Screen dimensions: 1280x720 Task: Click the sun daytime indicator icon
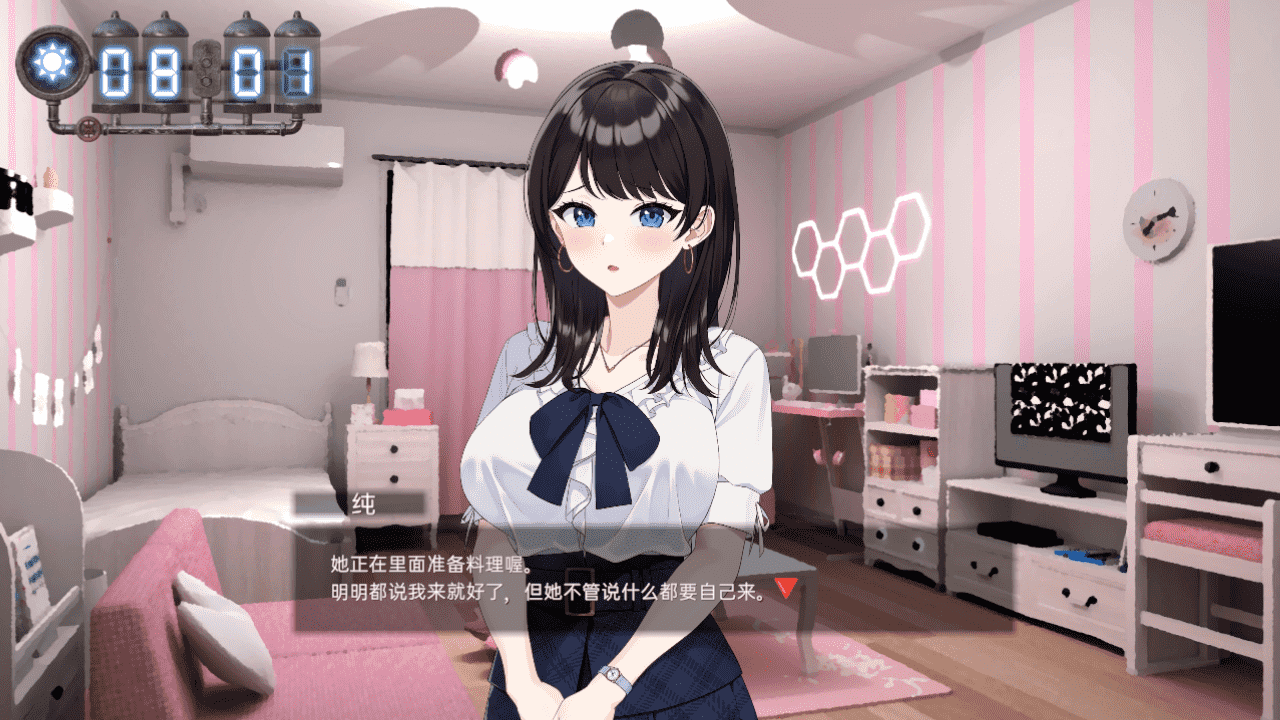(x=53, y=64)
